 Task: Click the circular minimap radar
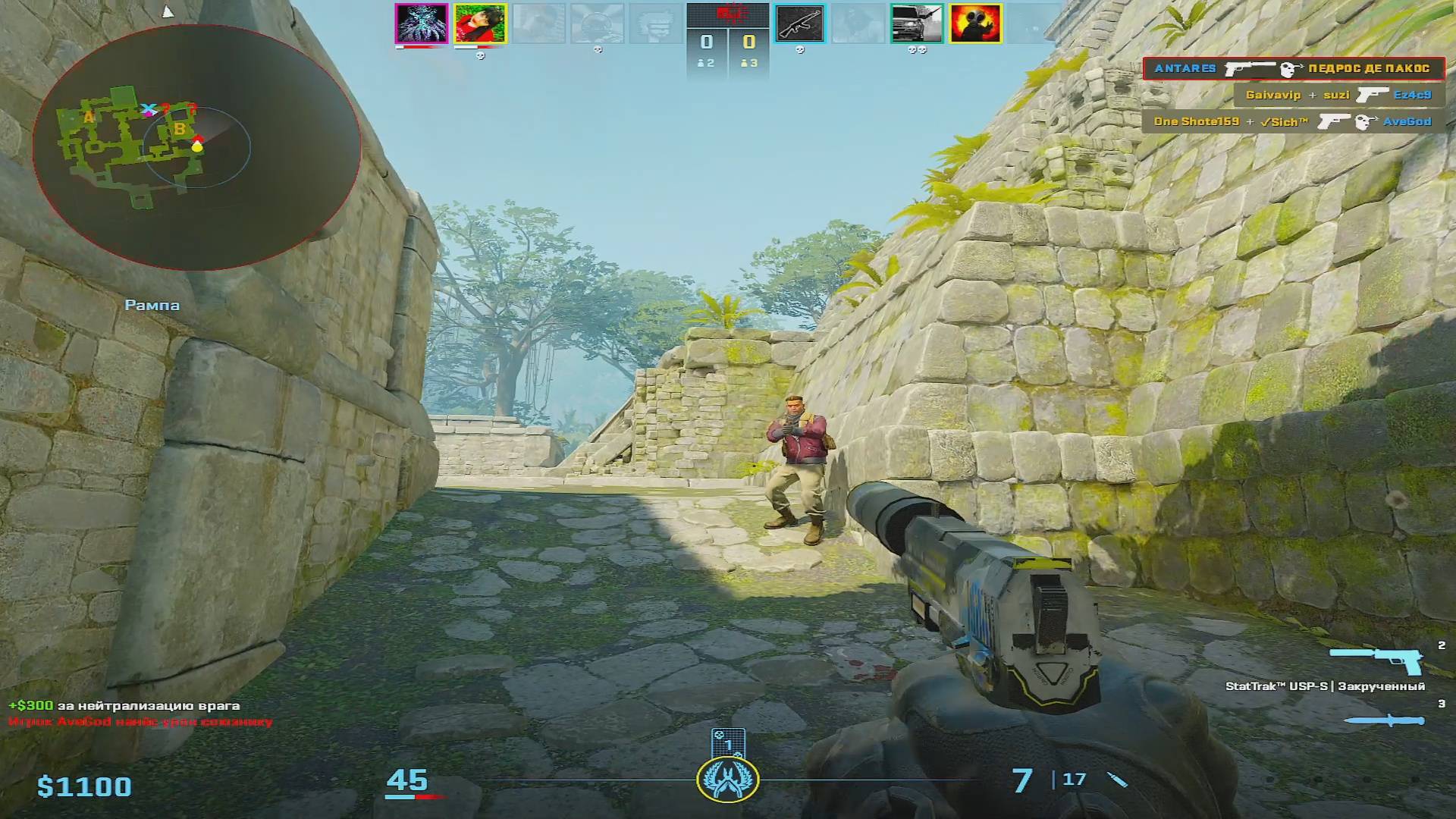[x=196, y=146]
